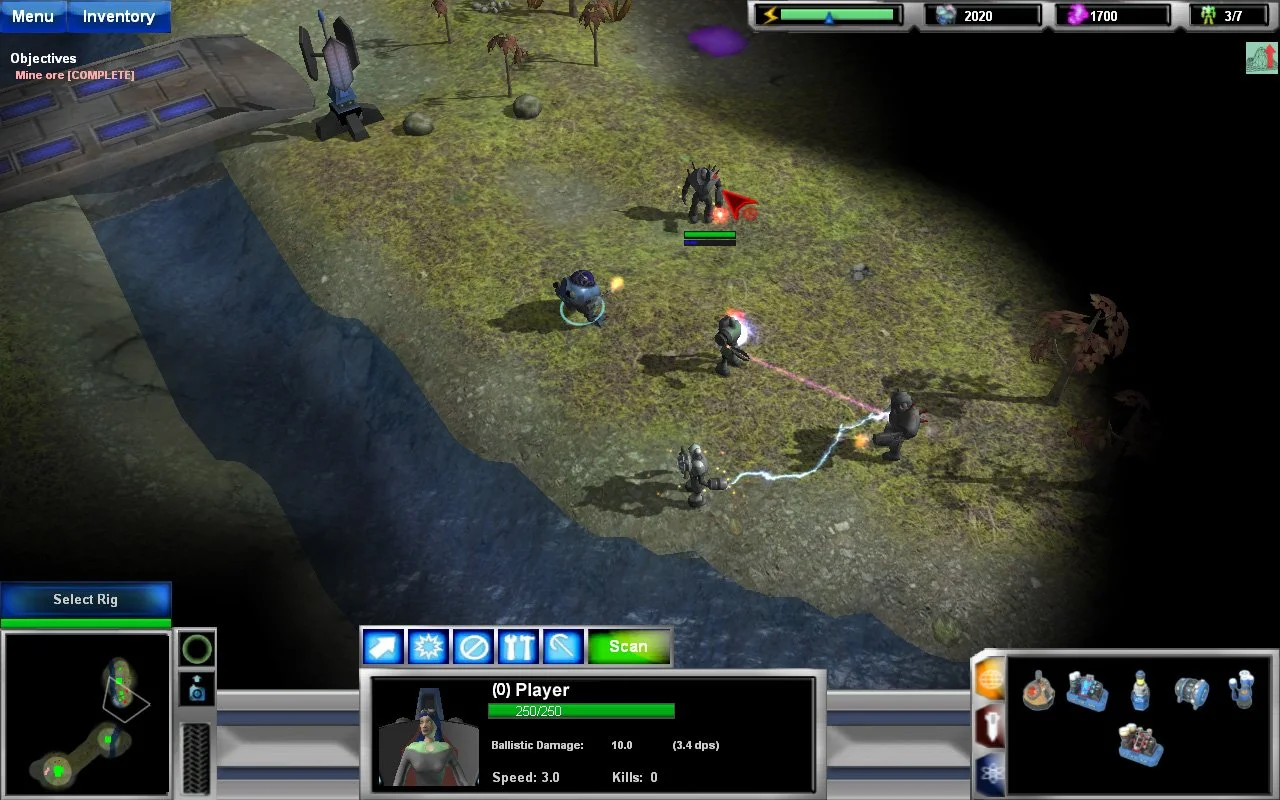Pick the pickaxe mining command
The image size is (1280, 800).
[563, 647]
